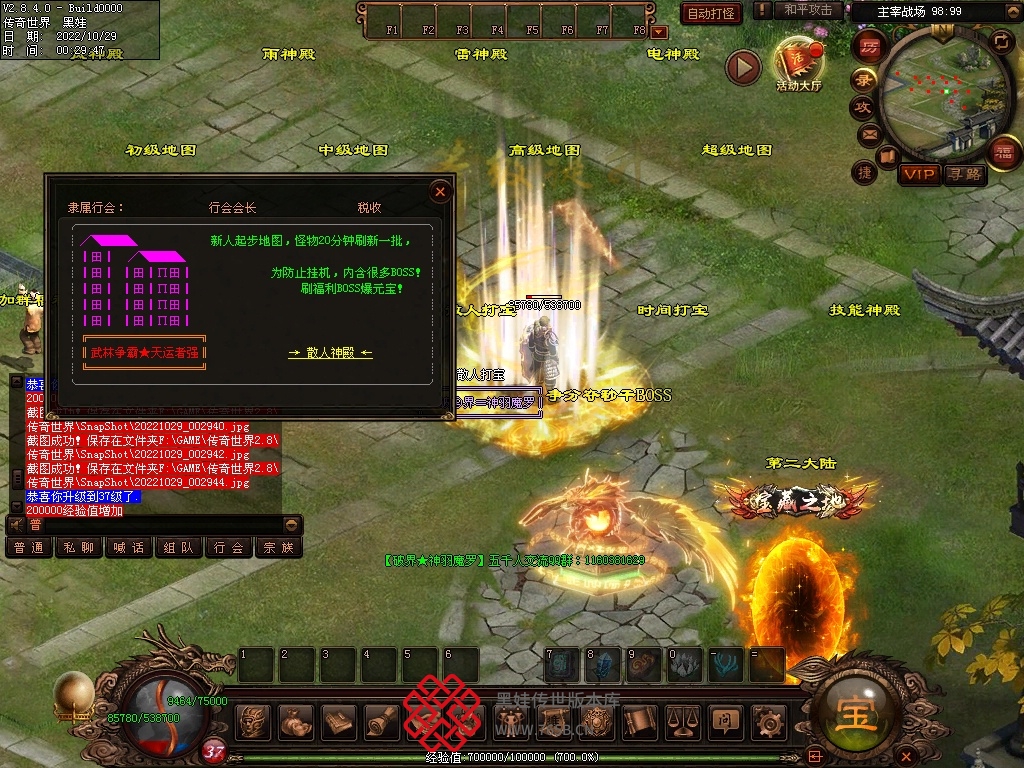The width and height of the screenshot is (1024, 768).
Task: Switch to 普通 chat channel
Action: (x=29, y=548)
